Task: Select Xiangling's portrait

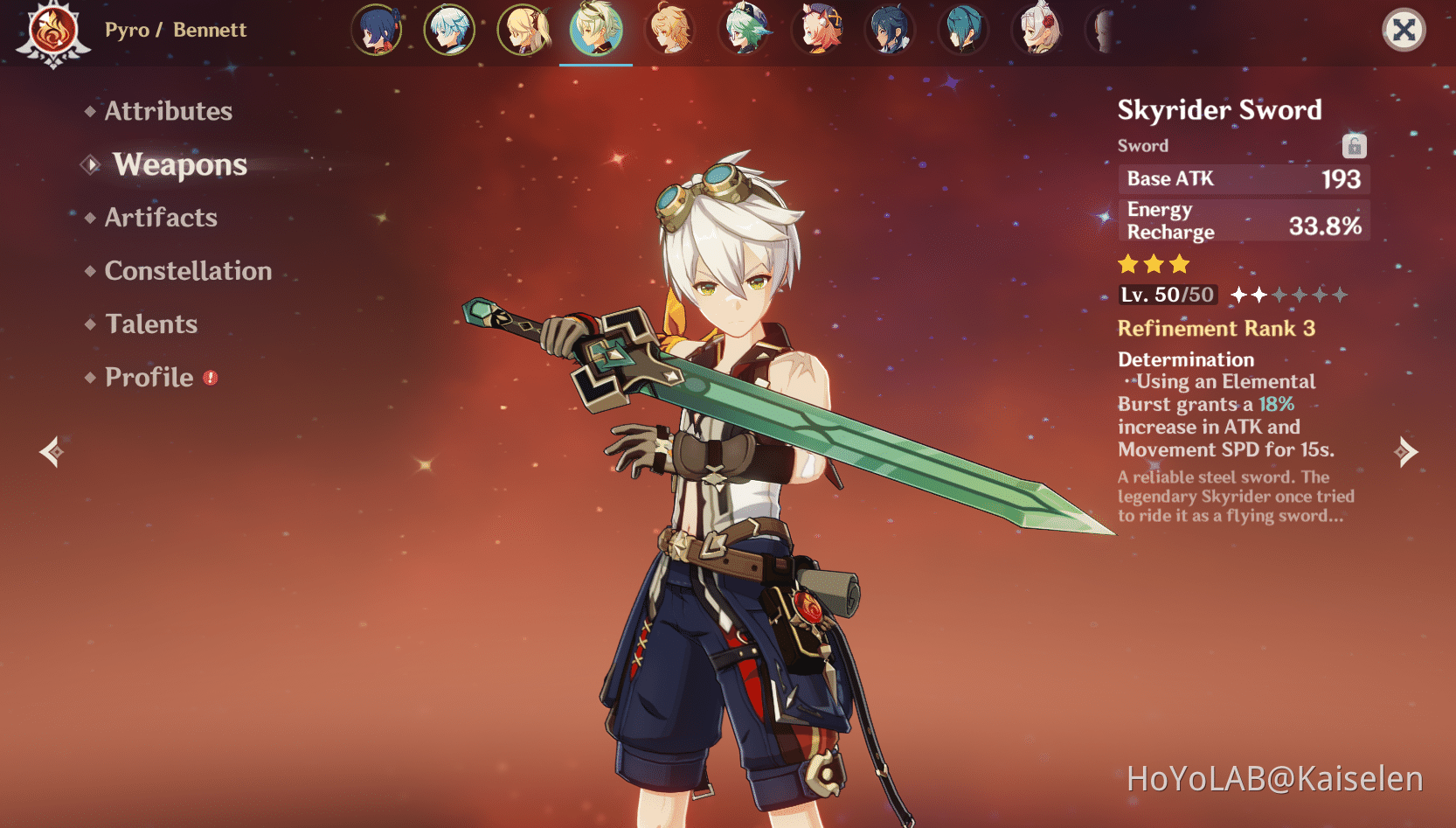Action: (x=377, y=30)
